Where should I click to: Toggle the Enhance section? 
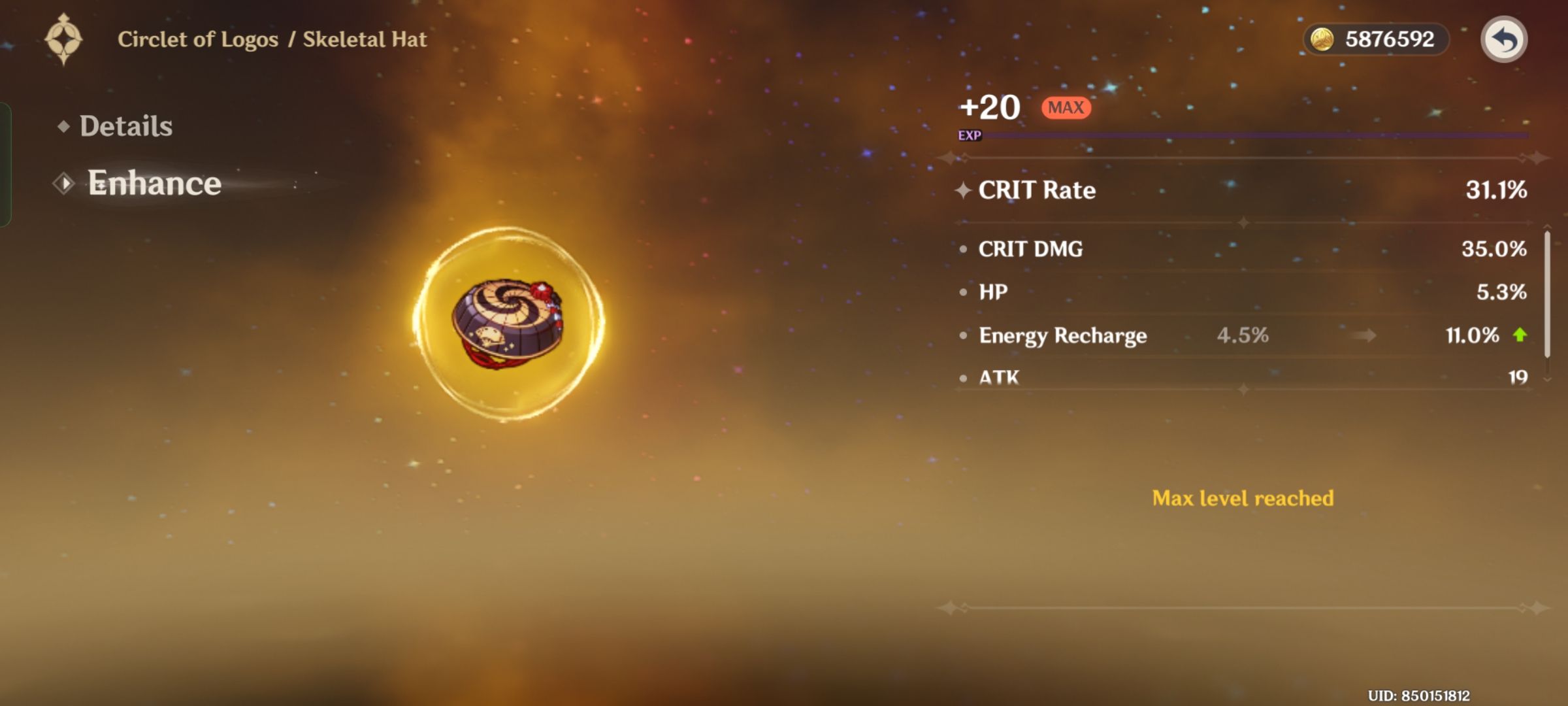coord(154,183)
